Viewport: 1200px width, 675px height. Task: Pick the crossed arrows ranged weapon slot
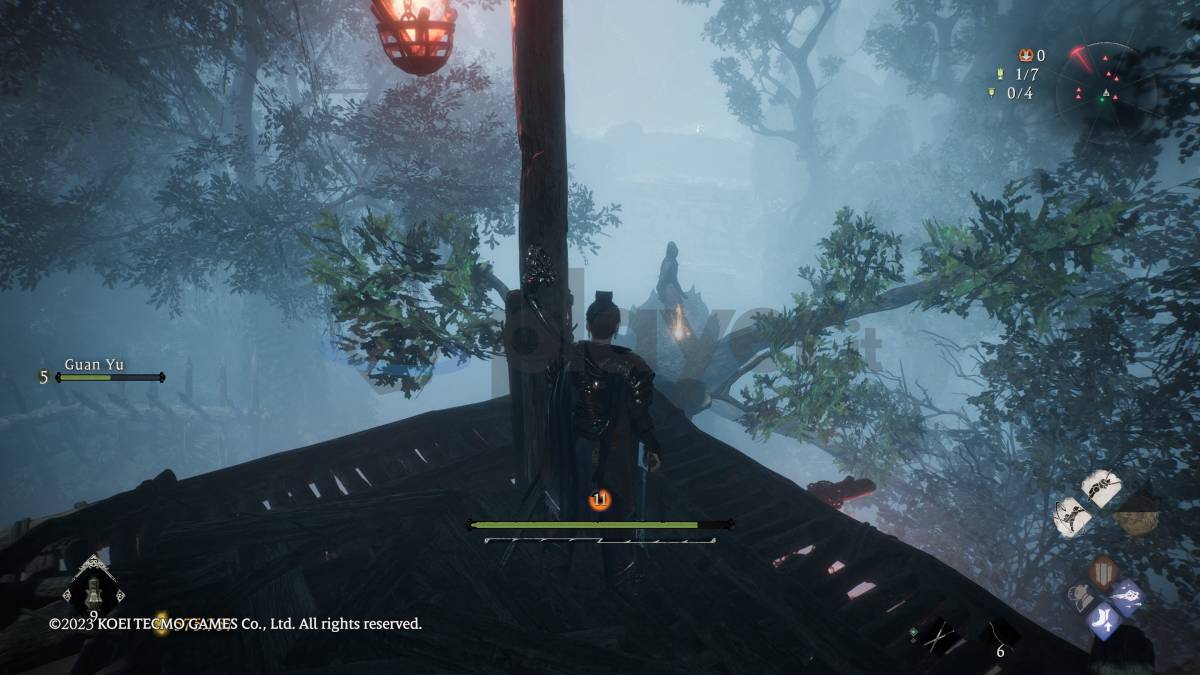(x=939, y=634)
